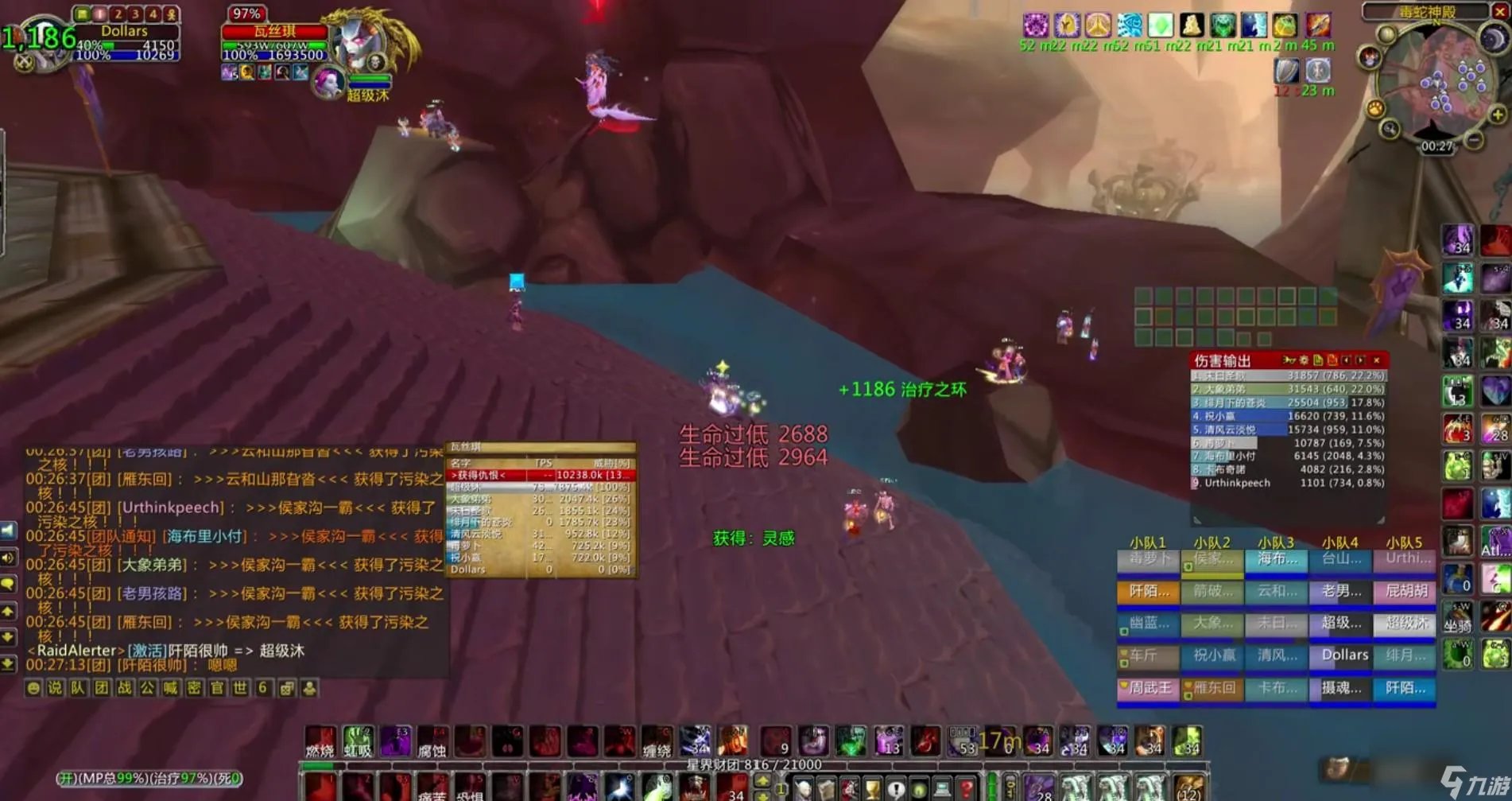1512x801 pixels.
Task: Close the minimap with the X button
Action: [x=1500, y=11]
